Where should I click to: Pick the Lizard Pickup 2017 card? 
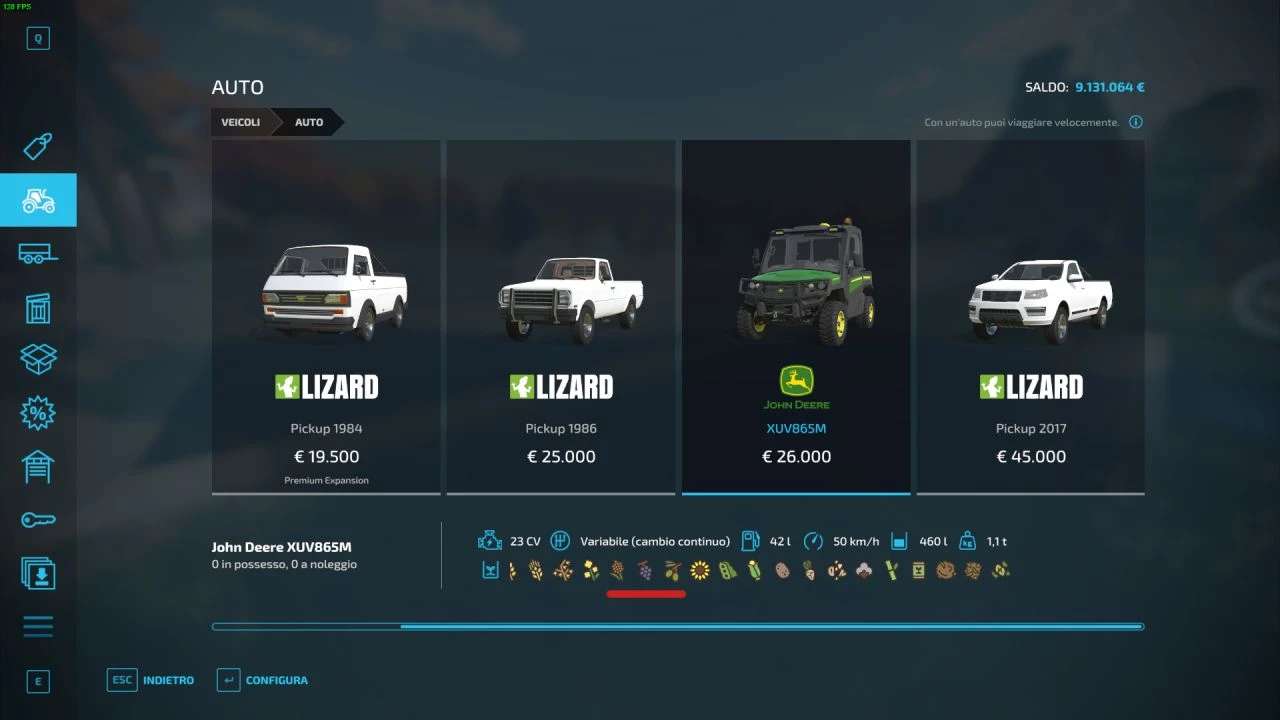[1031, 316]
